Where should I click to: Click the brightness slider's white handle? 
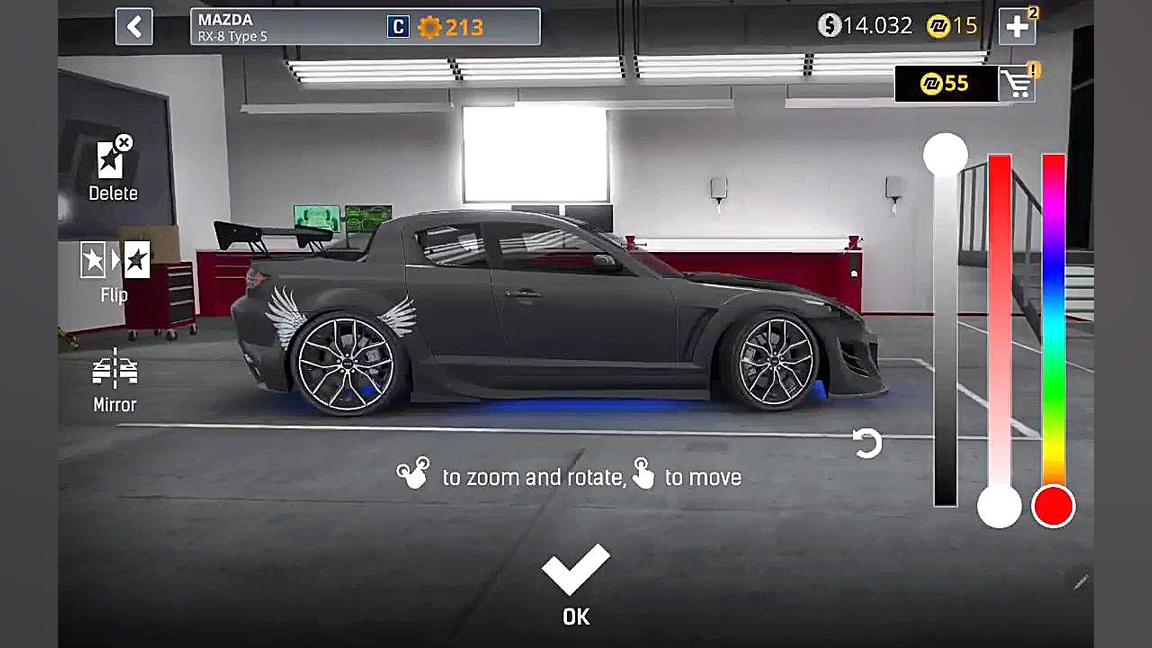tap(945, 155)
